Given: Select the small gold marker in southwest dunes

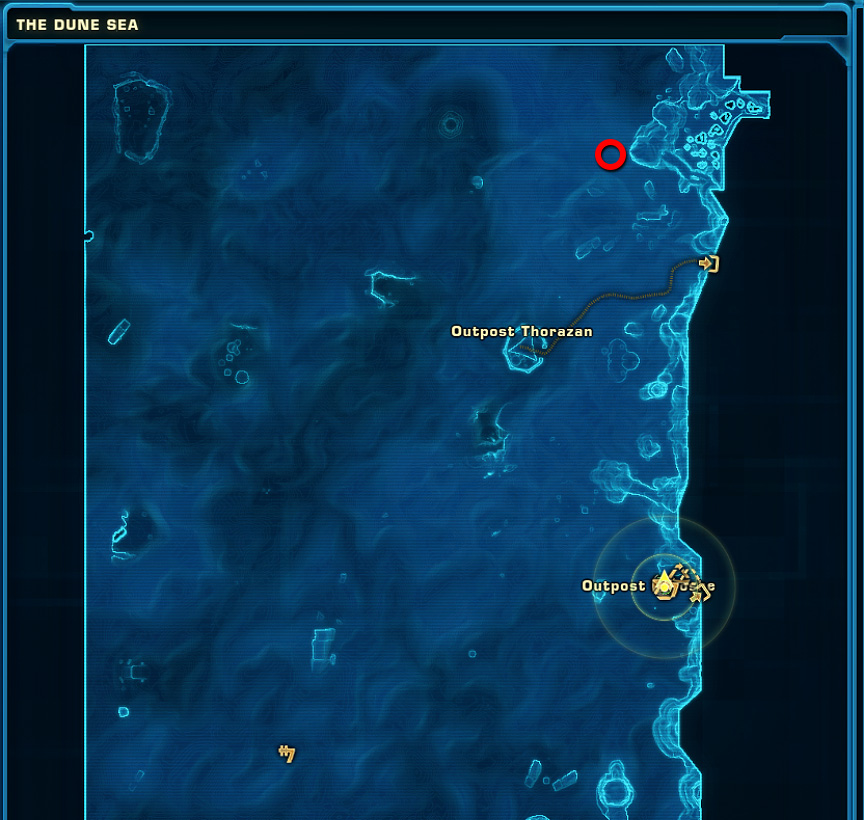Looking at the screenshot, I should 287,753.
